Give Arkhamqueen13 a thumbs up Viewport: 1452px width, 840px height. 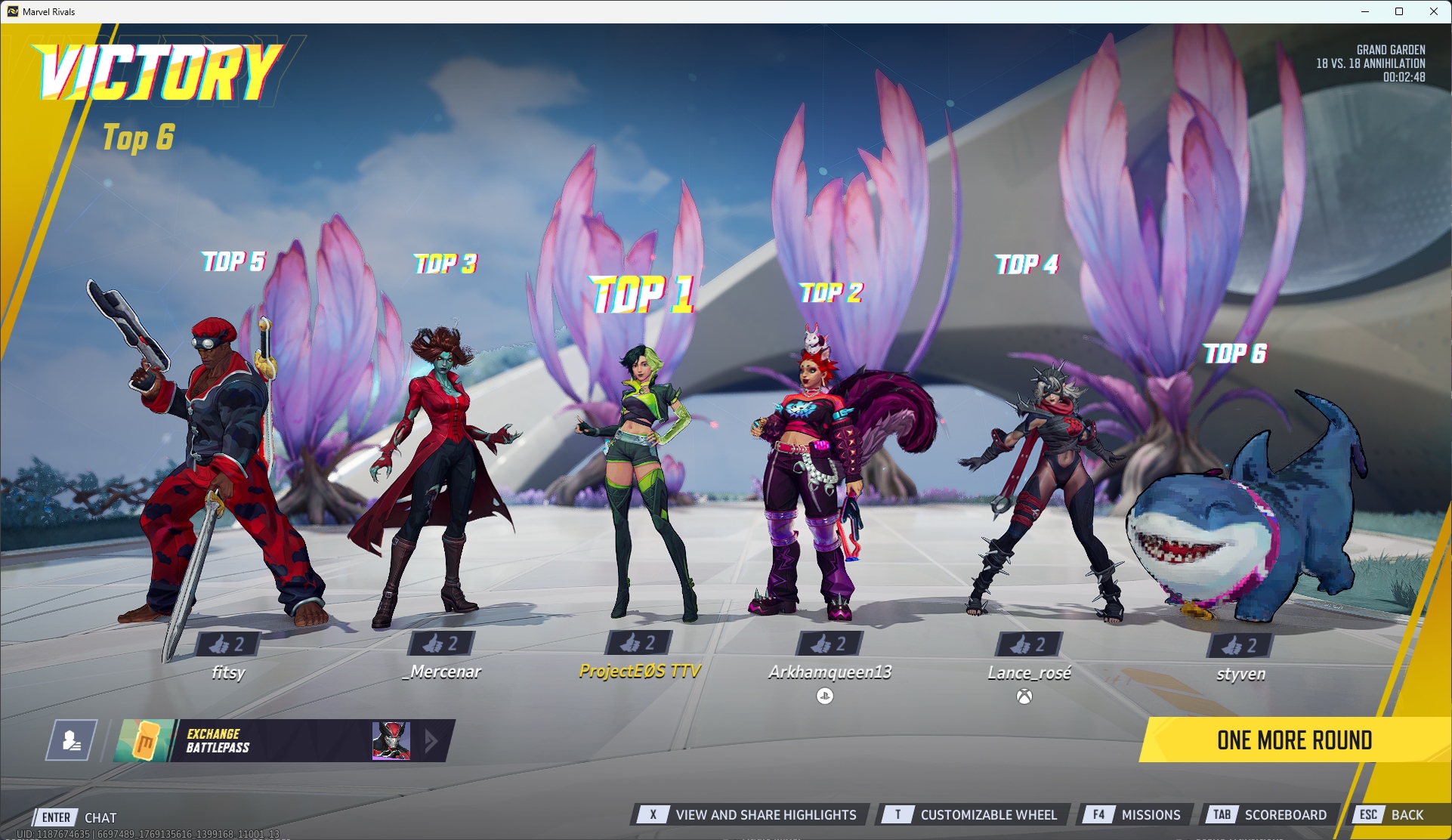click(x=829, y=644)
